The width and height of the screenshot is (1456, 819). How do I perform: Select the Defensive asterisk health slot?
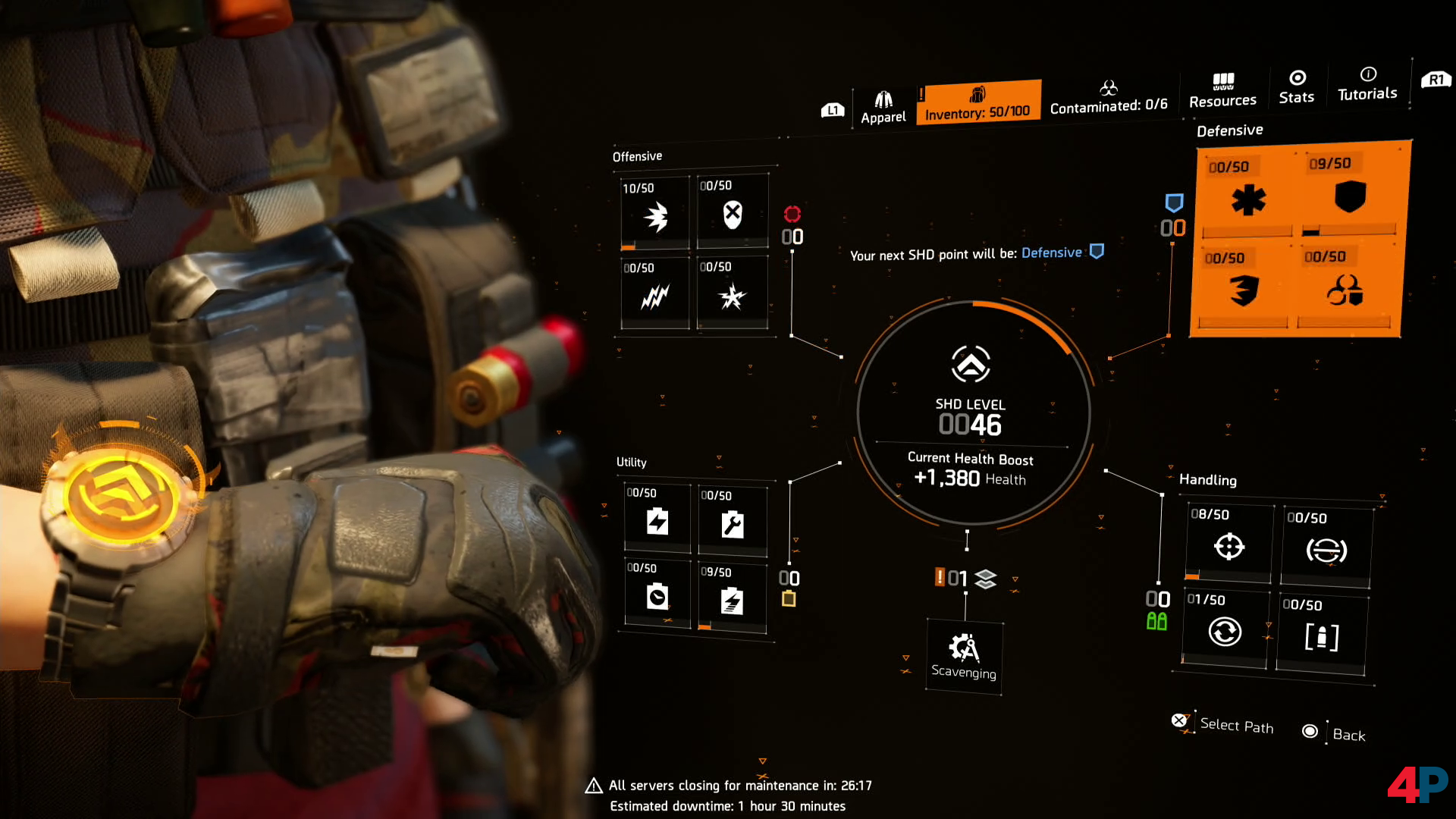pos(1248,199)
